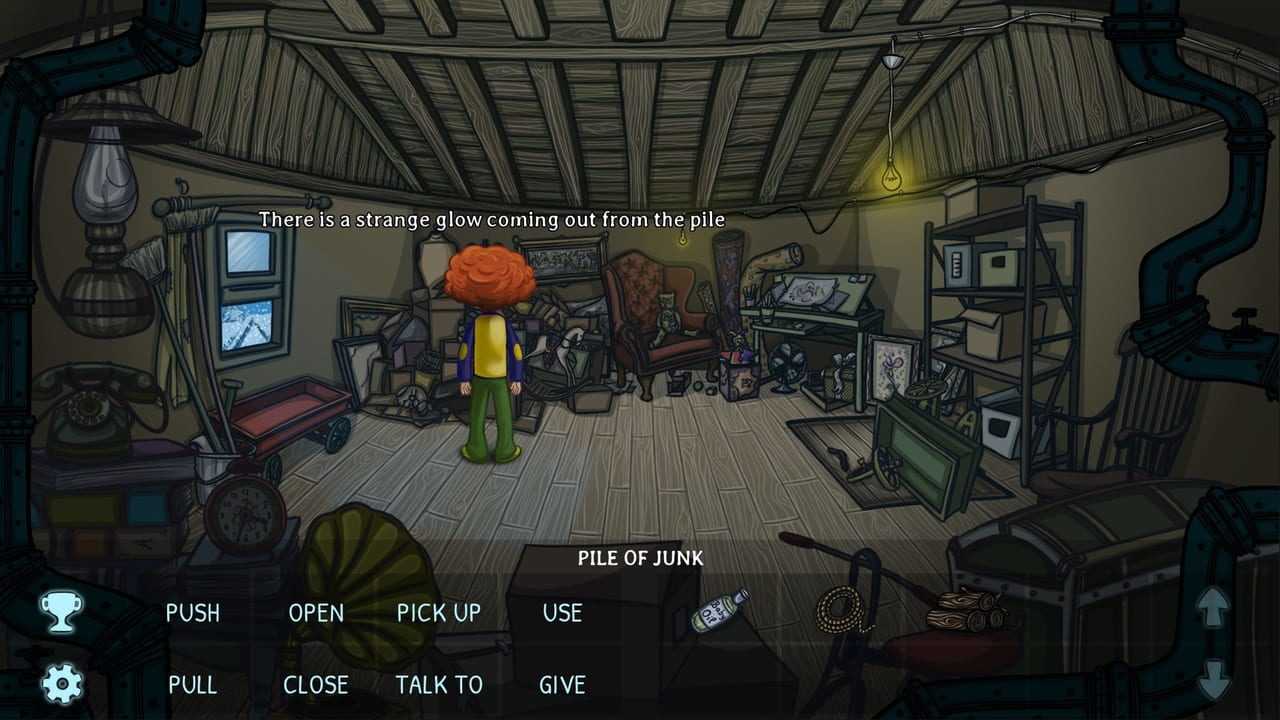Choose the GIVE verb
Screen dimensions: 1280x720
tap(562, 685)
